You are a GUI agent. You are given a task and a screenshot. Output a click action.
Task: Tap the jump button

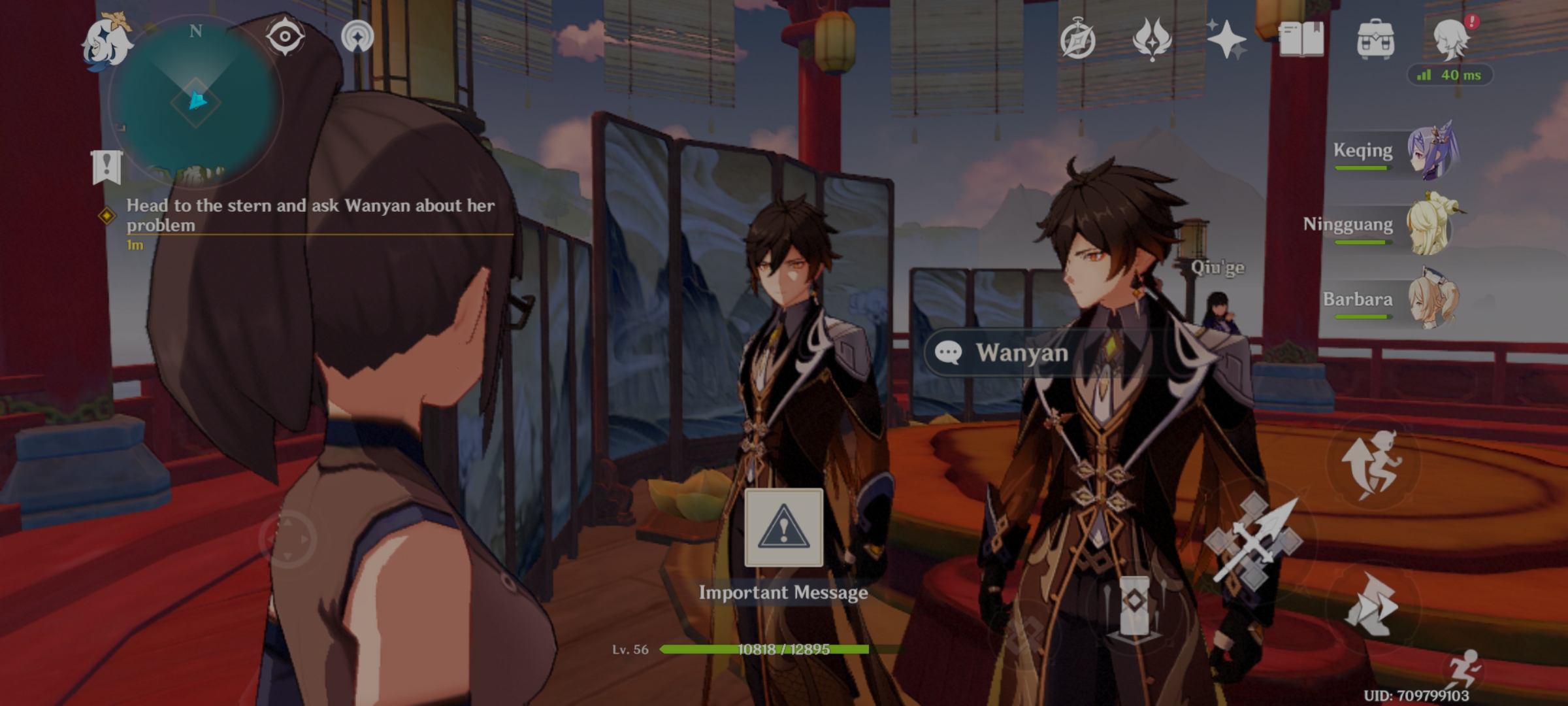click(1372, 463)
